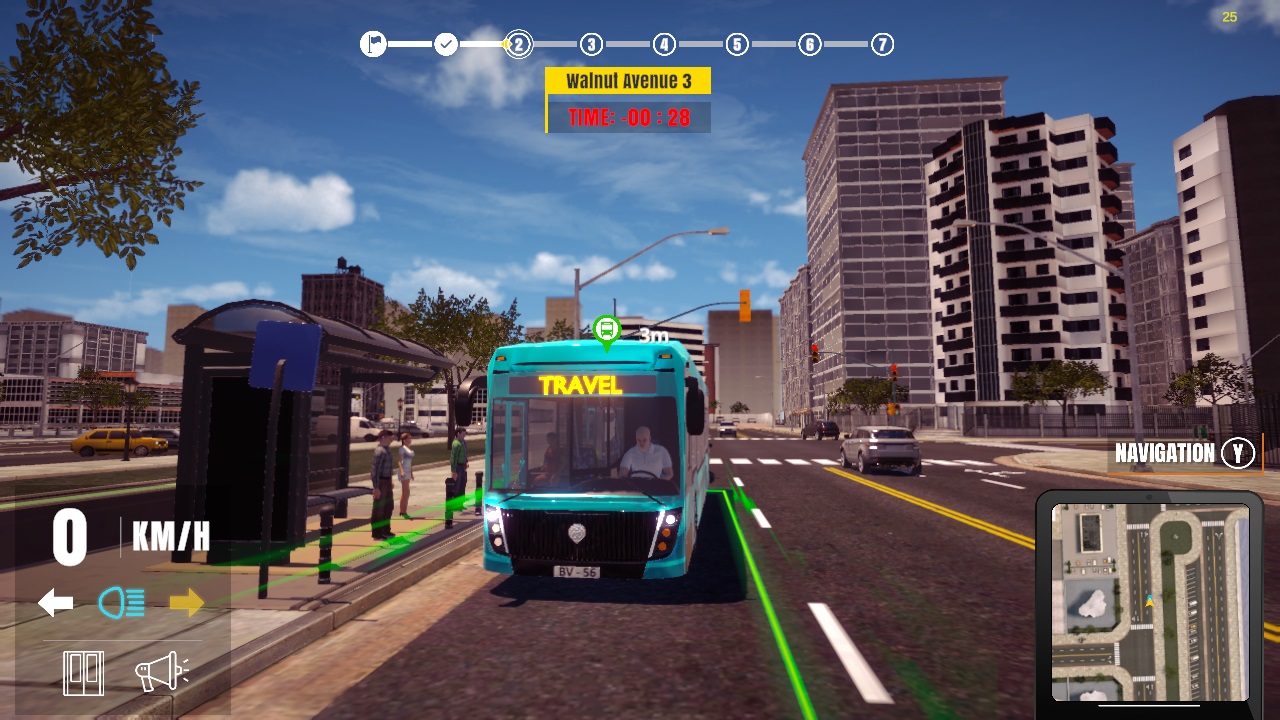This screenshot has width=1280, height=720.
Task: Open the Navigation panel
Action: click(x=1164, y=453)
